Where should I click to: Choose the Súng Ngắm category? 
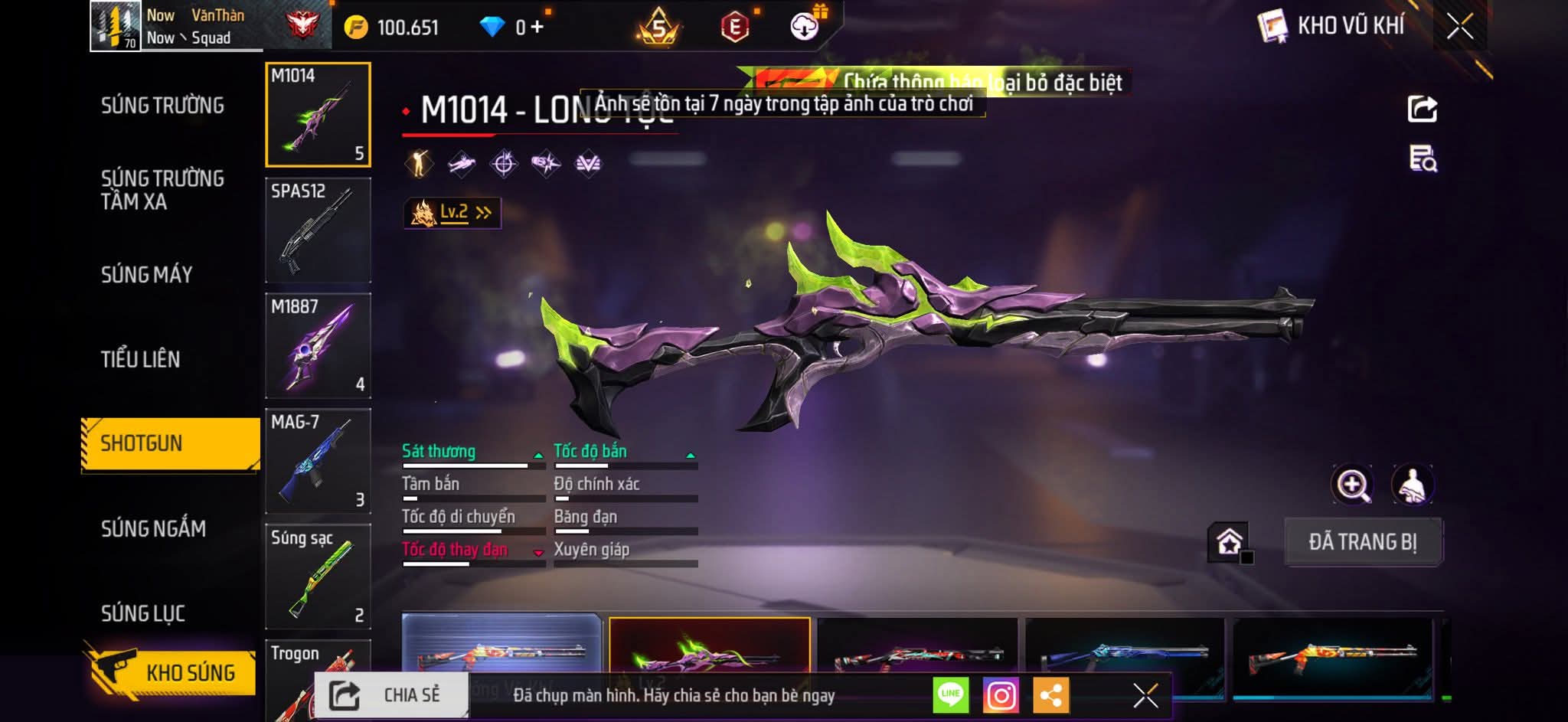click(x=153, y=528)
